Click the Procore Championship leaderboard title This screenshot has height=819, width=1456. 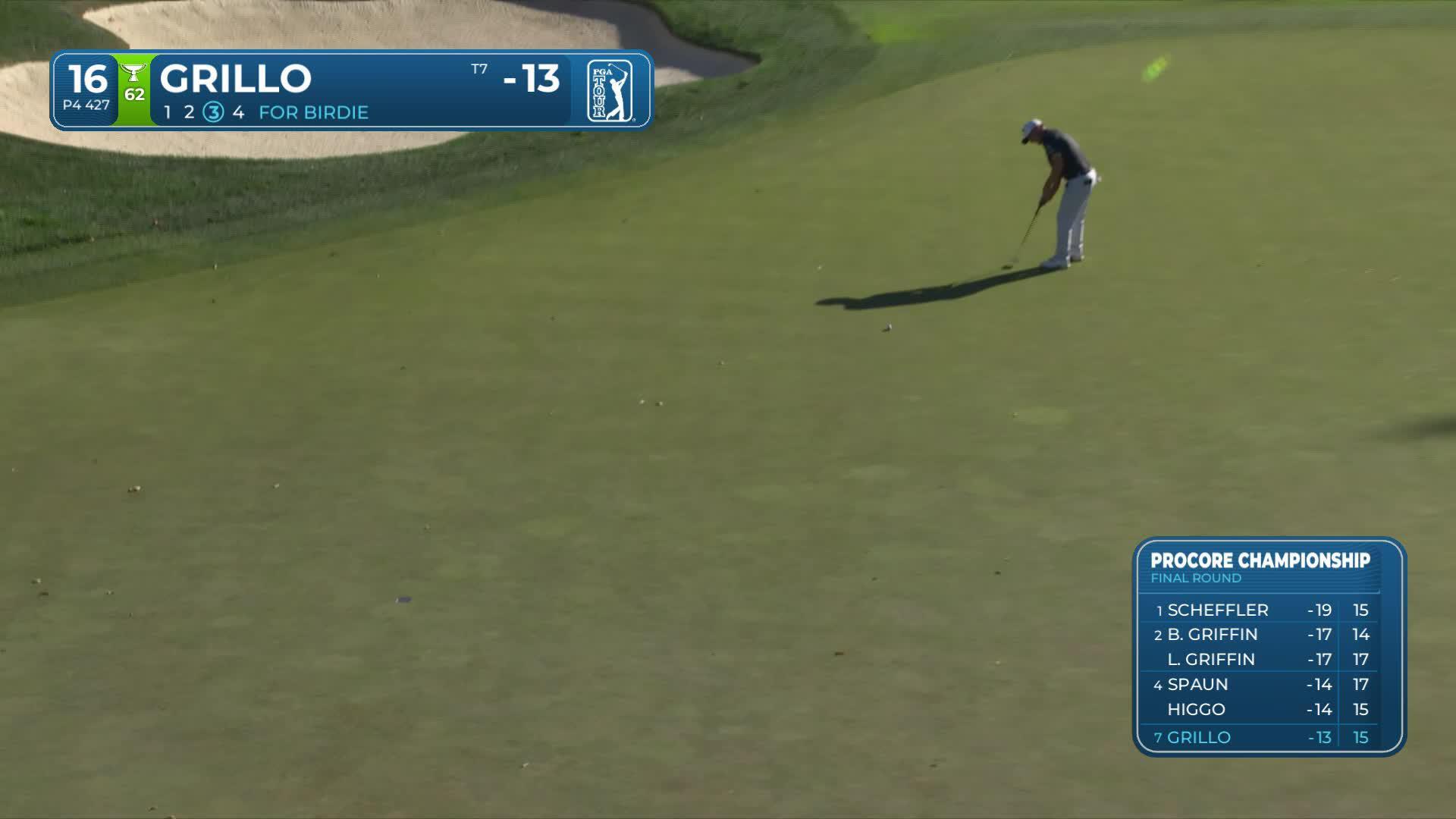tap(1260, 560)
